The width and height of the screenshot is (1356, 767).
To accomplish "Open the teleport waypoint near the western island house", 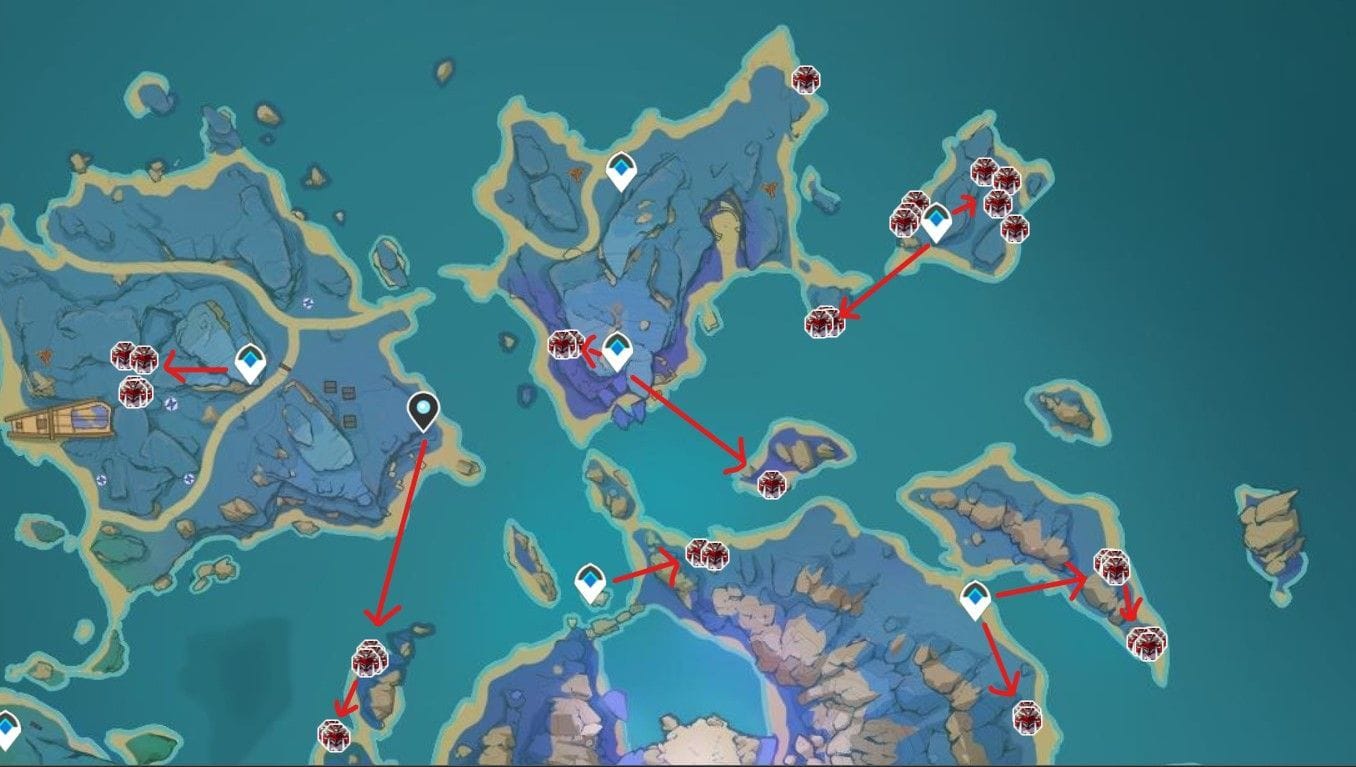I will [250, 359].
